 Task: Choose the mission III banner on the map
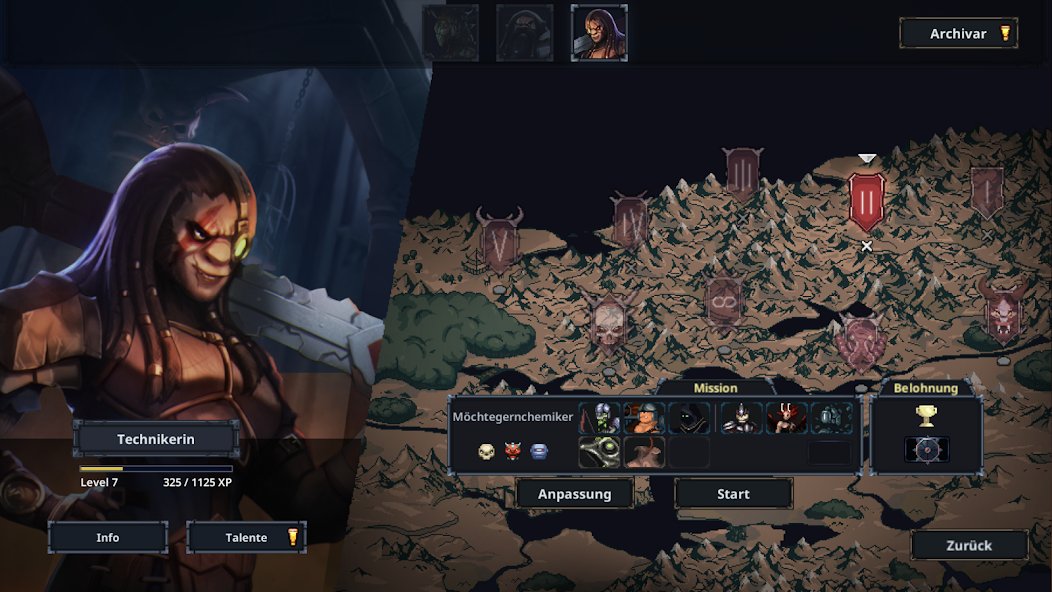pos(743,174)
